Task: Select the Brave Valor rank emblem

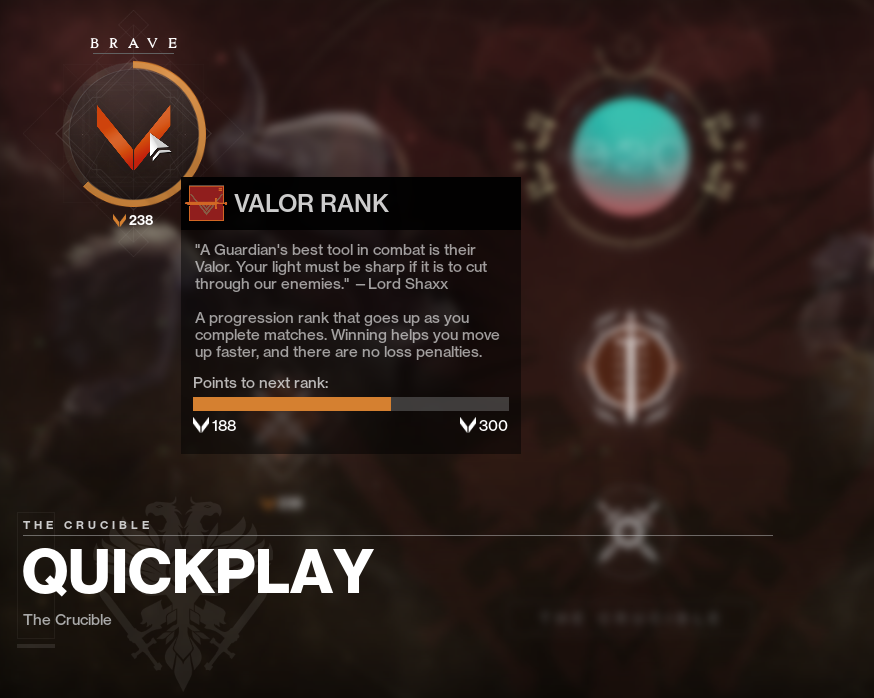Action: tap(133, 133)
